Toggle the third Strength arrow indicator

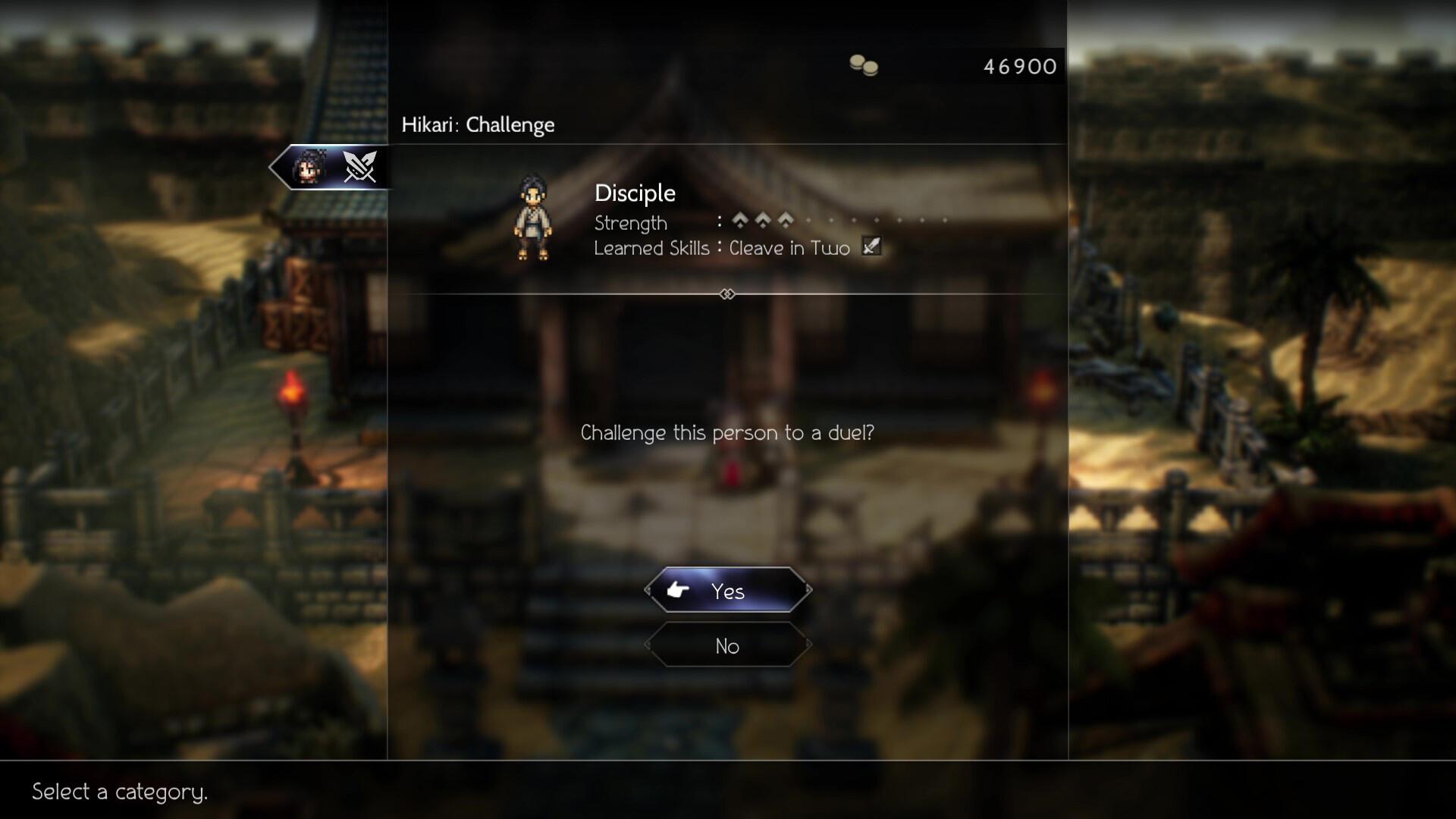[786, 220]
